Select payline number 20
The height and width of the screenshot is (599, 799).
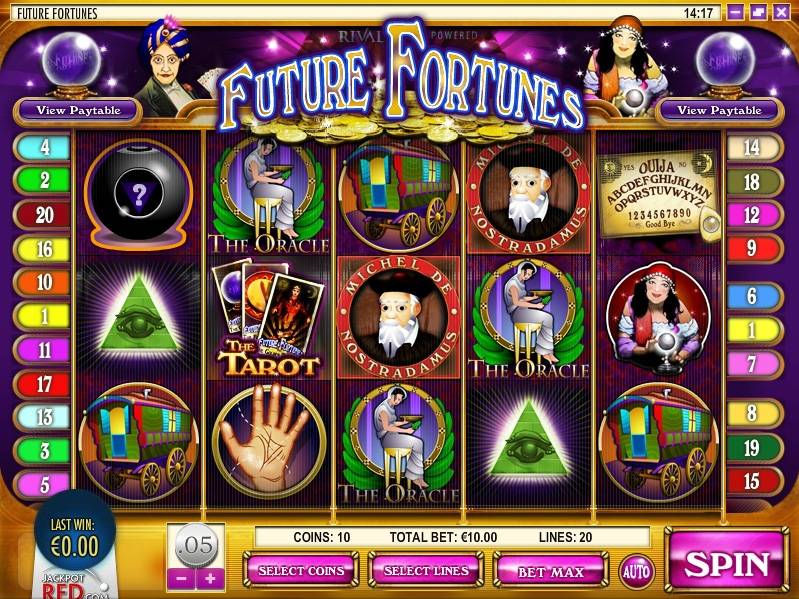click(44, 214)
